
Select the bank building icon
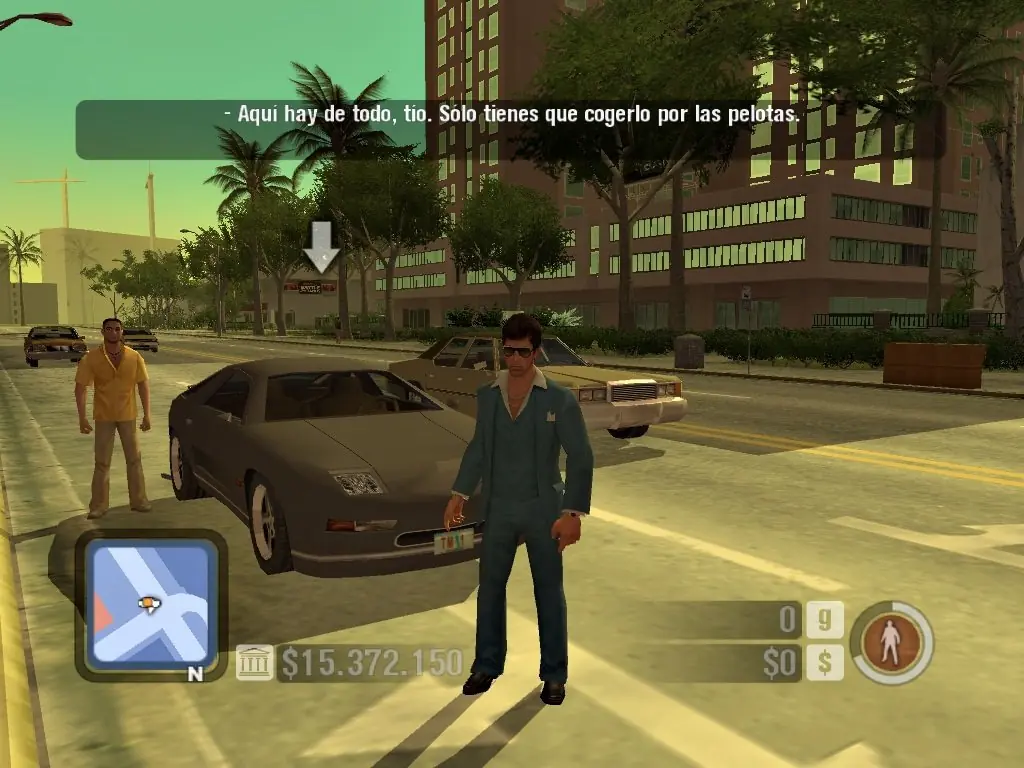(x=254, y=662)
